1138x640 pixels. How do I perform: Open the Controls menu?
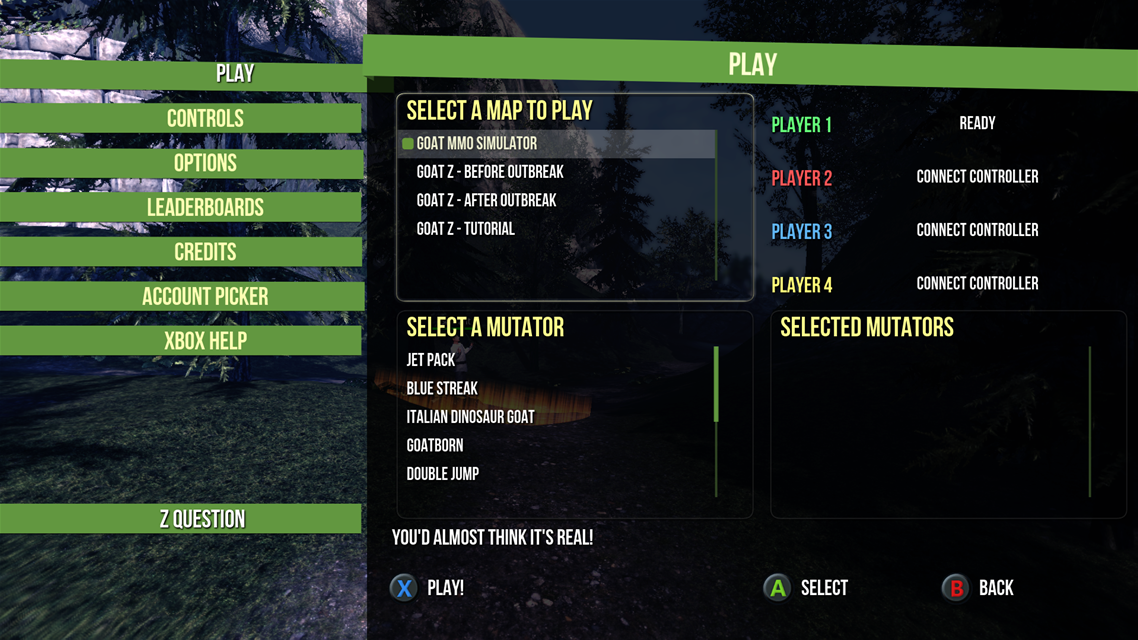point(205,119)
